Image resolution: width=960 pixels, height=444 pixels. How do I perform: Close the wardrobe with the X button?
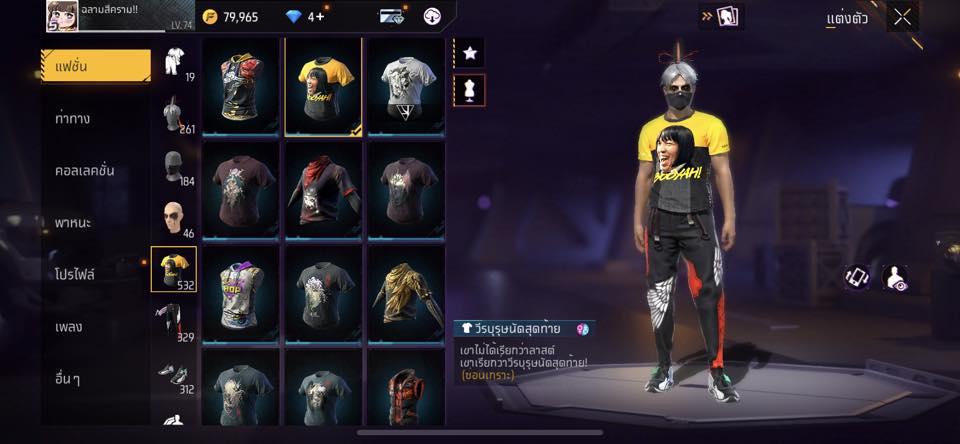[x=903, y=17]
